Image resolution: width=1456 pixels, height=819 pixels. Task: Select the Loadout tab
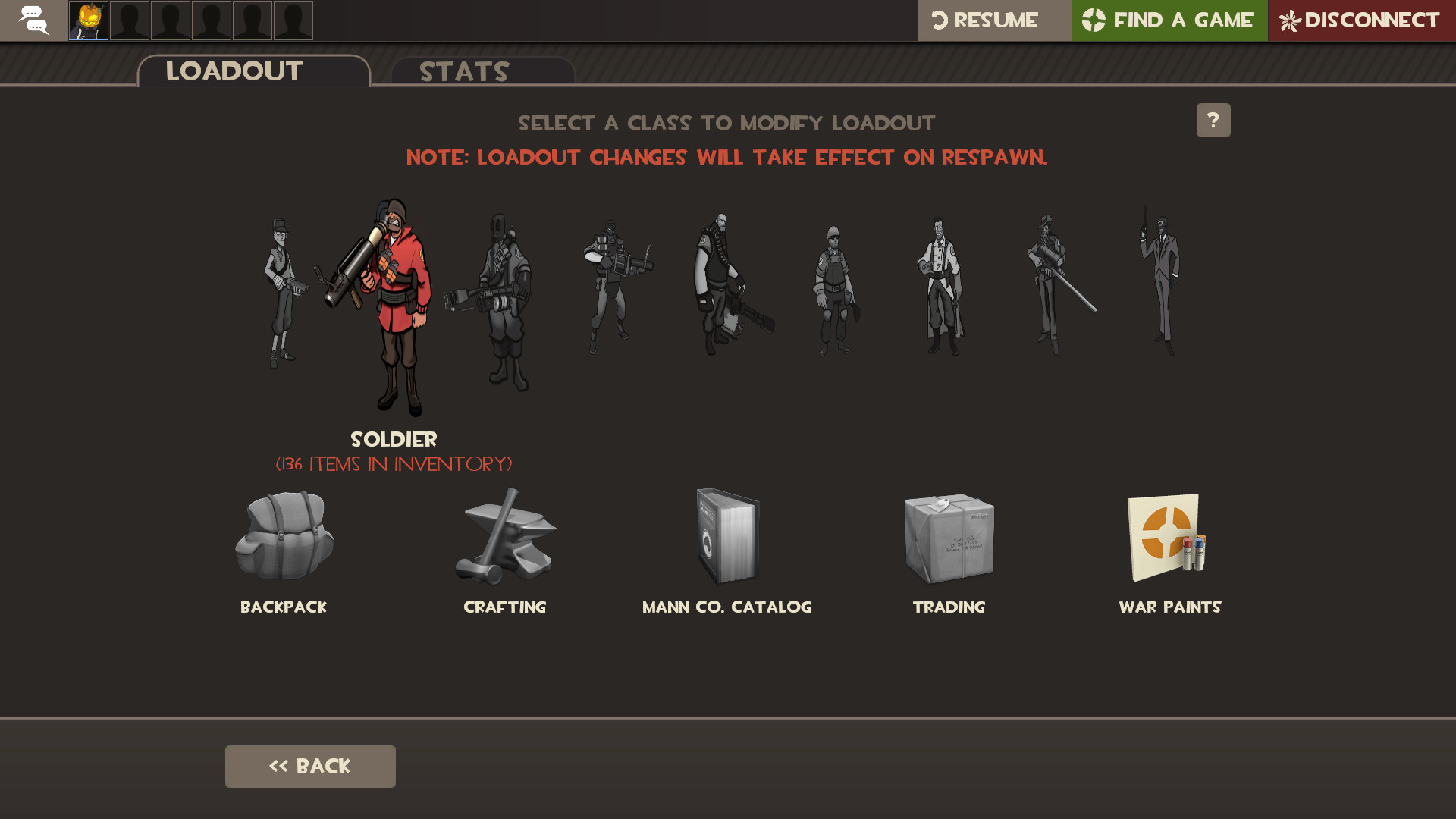(x=234, y=71)
